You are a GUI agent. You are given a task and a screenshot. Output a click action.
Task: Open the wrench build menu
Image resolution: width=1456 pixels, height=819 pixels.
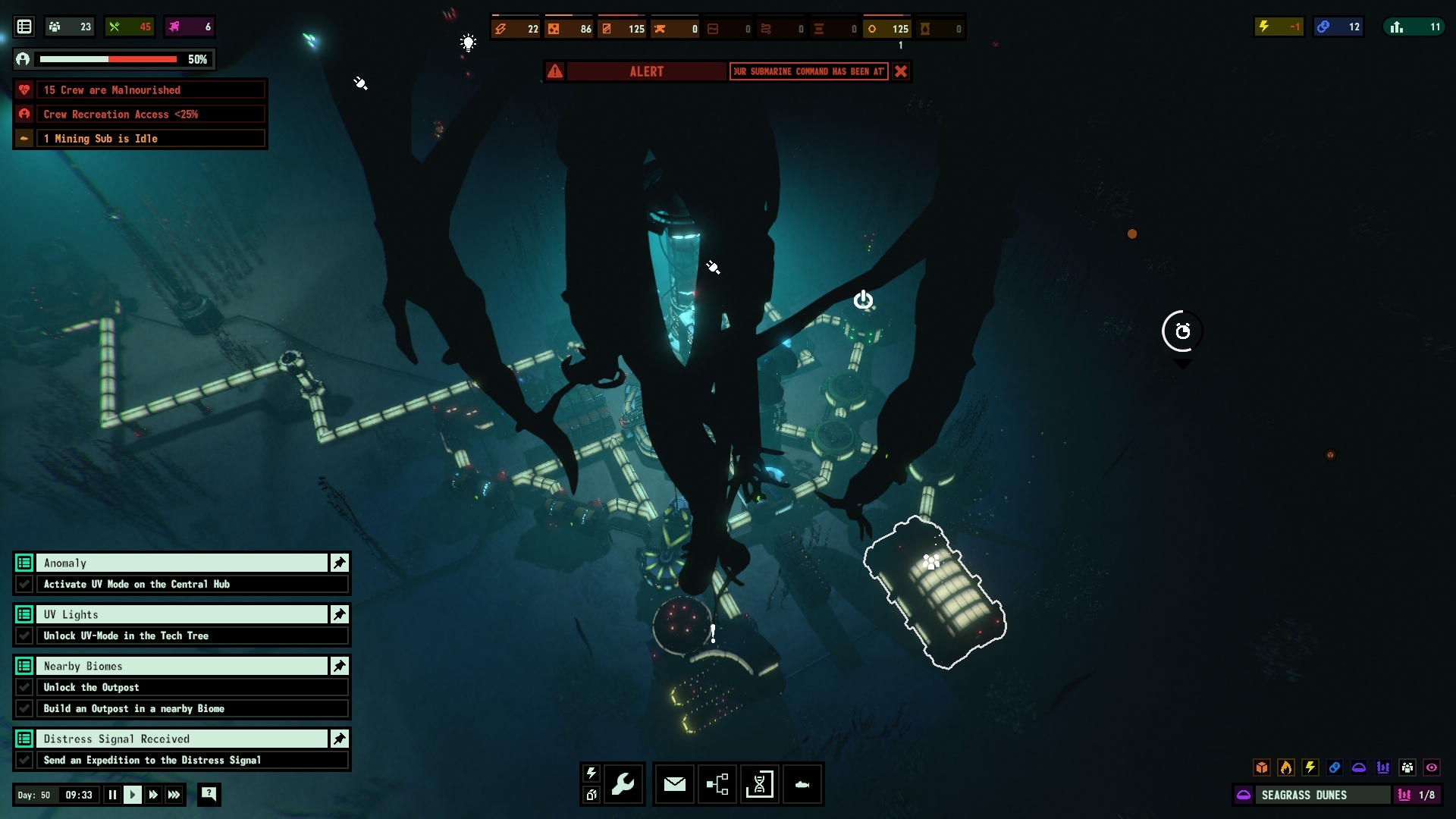point(623,784)
